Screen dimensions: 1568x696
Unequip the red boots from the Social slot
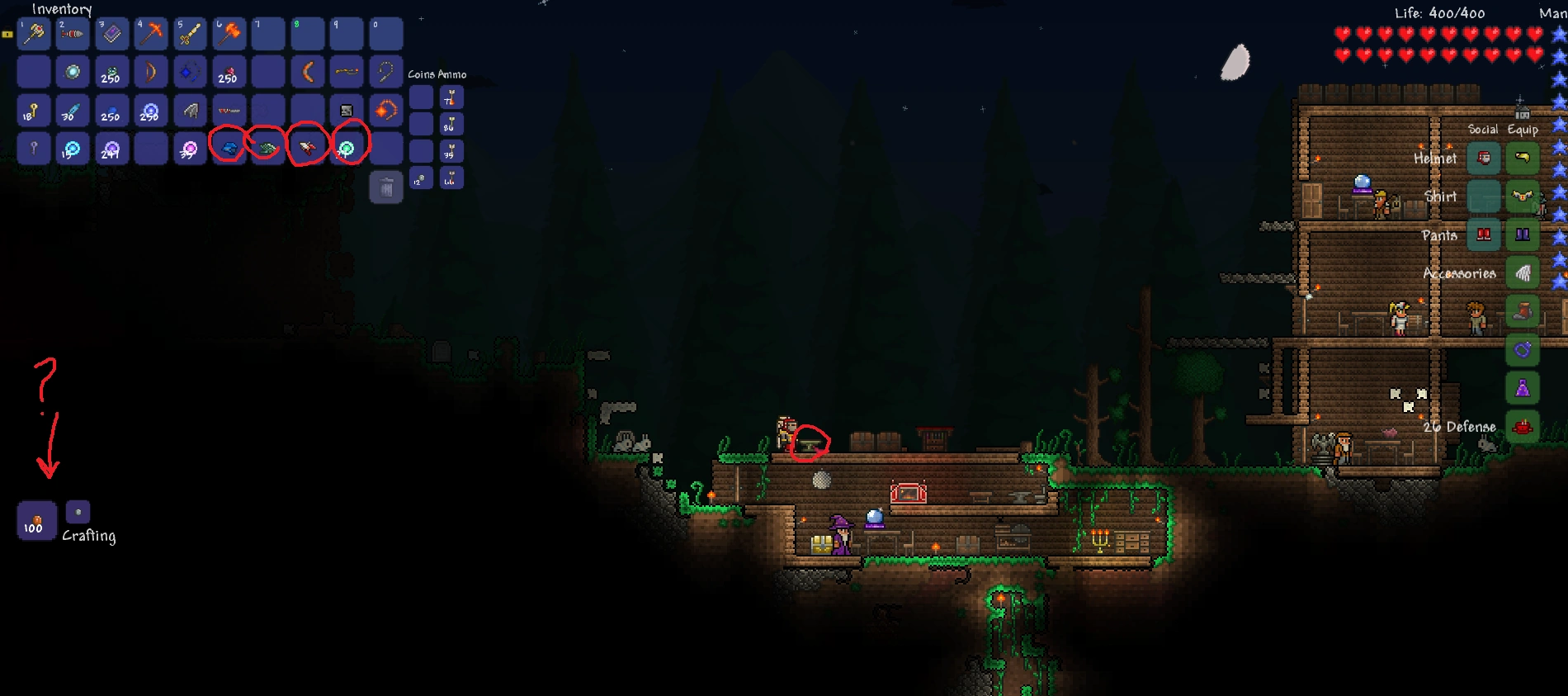(x=1482, y=235)
